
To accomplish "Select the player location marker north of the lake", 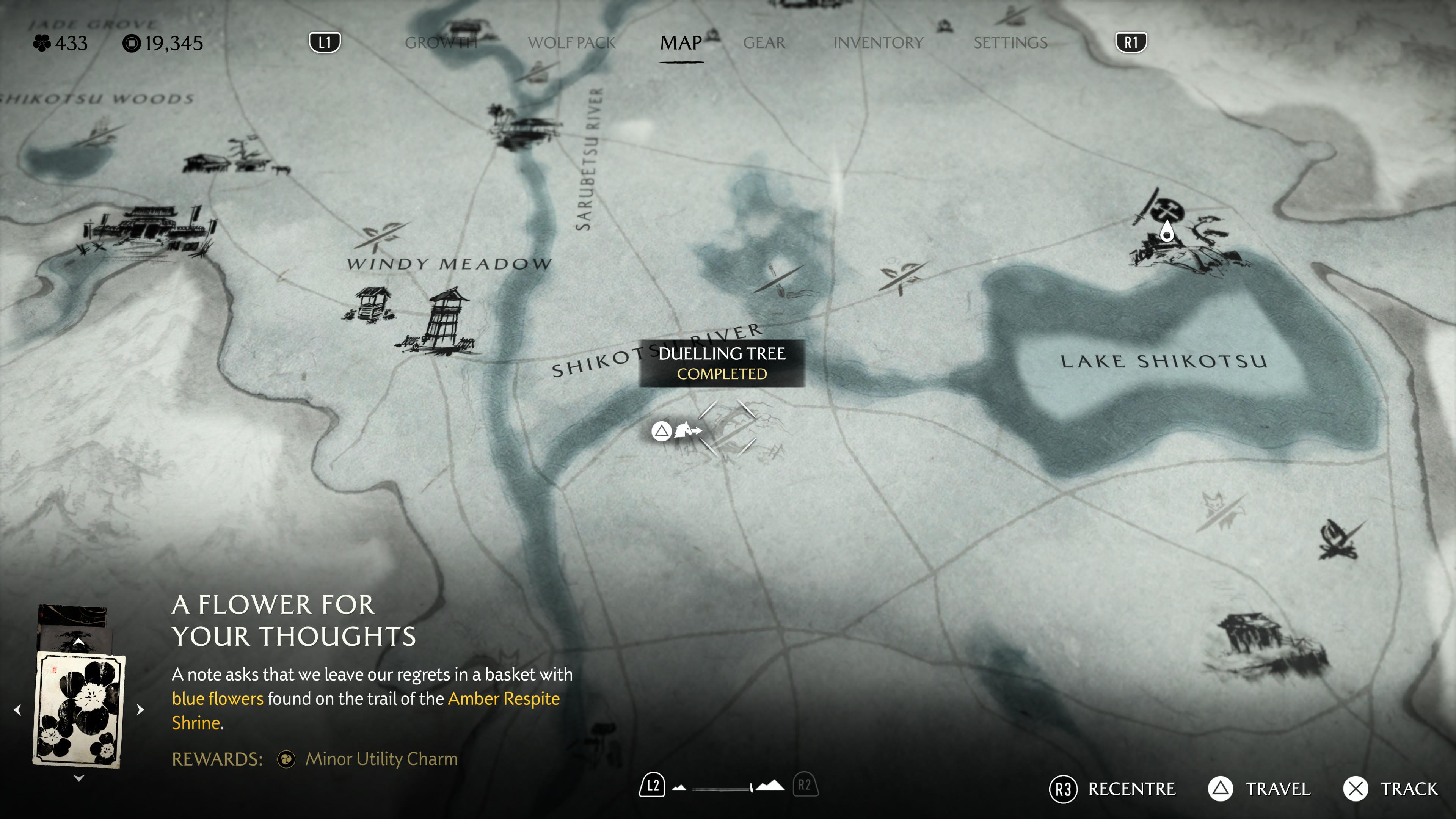I will [x=1167, y=231].
